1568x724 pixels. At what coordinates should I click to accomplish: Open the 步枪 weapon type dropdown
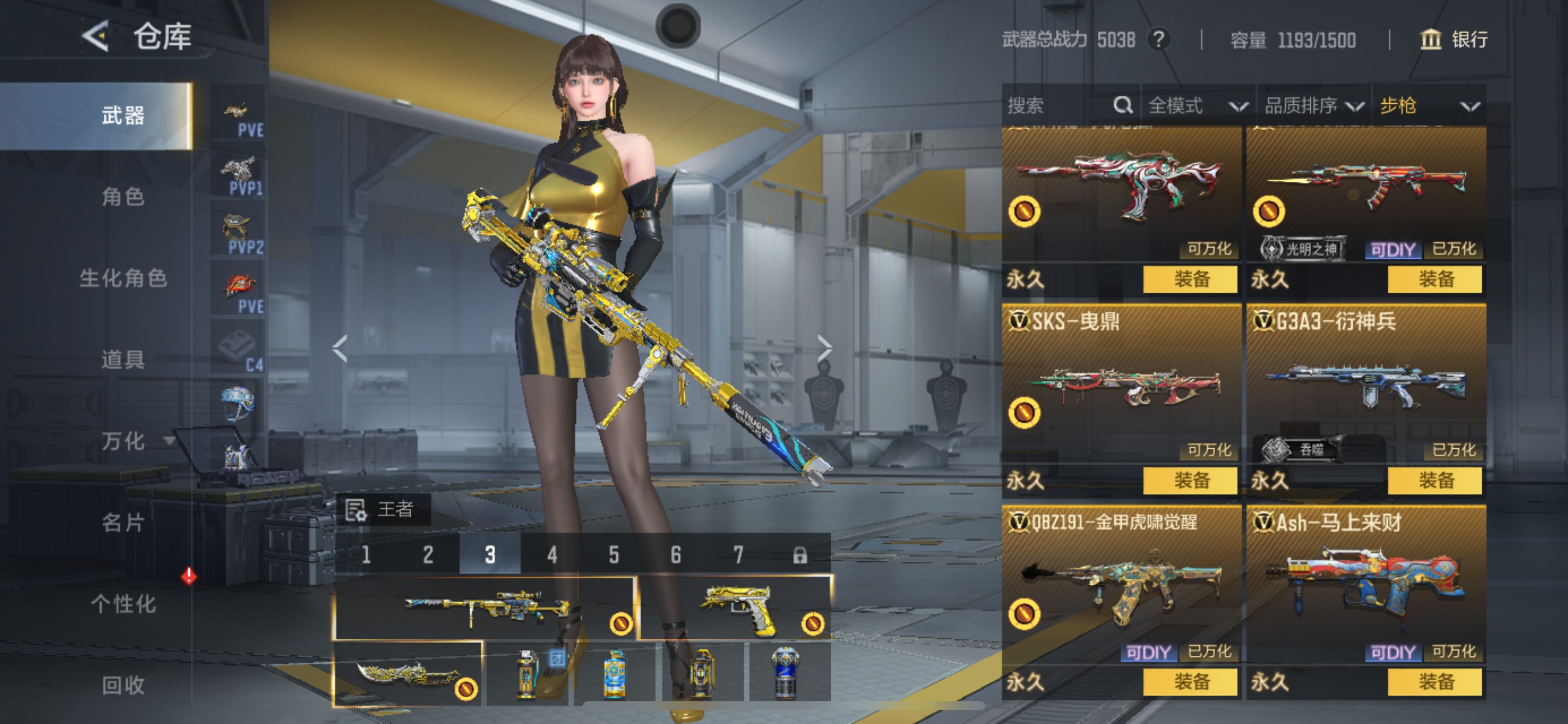coord(1429,106)
